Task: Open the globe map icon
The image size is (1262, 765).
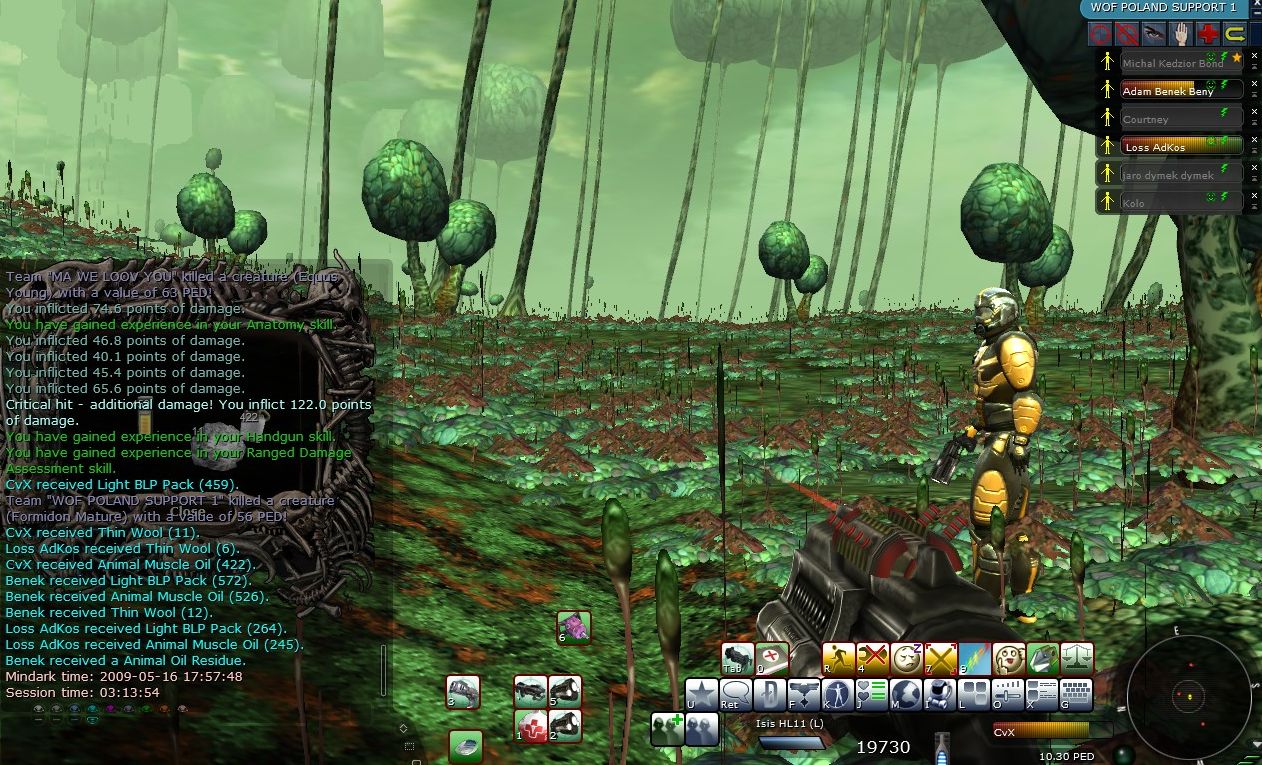Action: pyautogui.click(x=906, y=694)
